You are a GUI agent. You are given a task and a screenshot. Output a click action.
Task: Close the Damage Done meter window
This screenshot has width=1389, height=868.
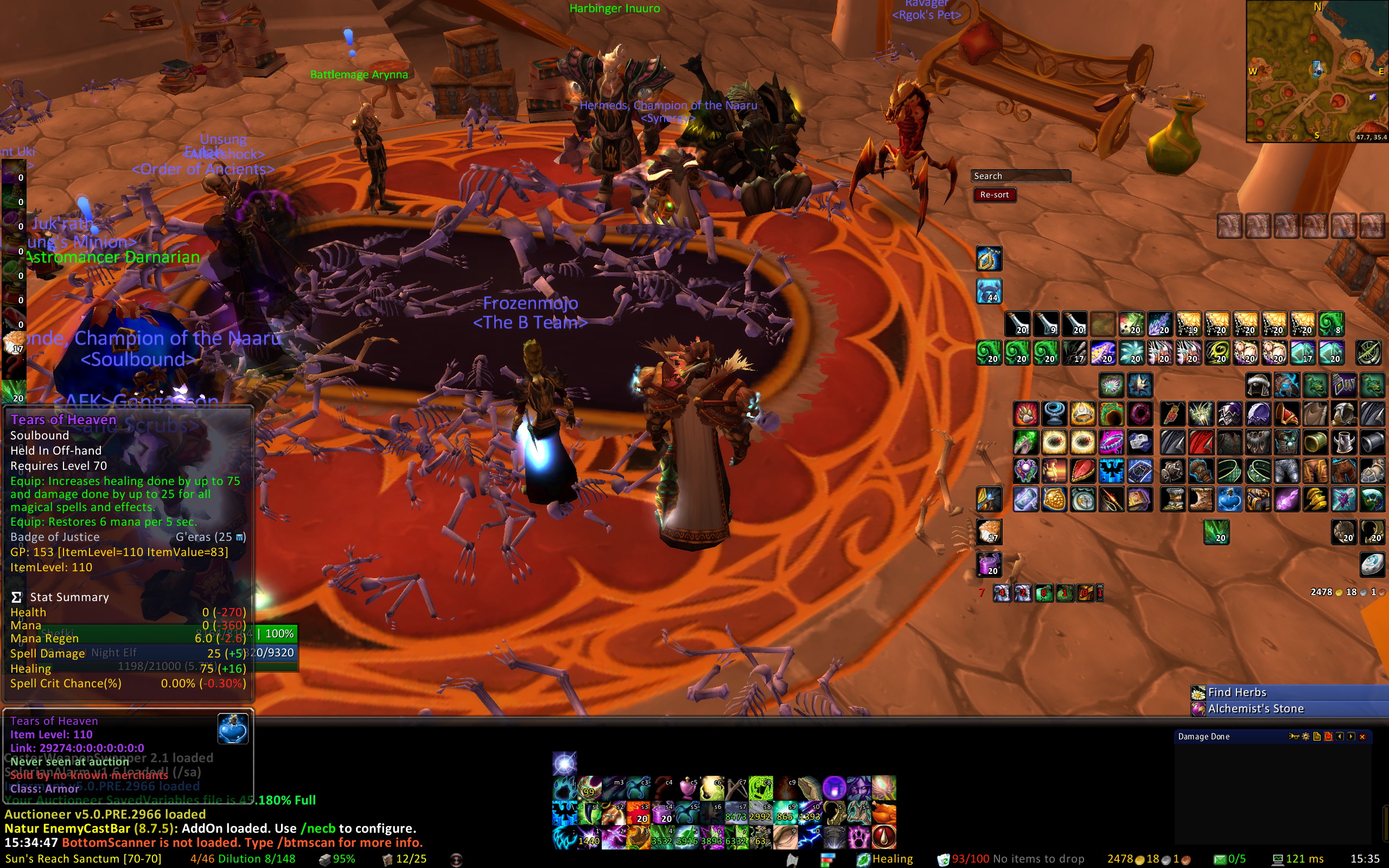coord(1362,737)
